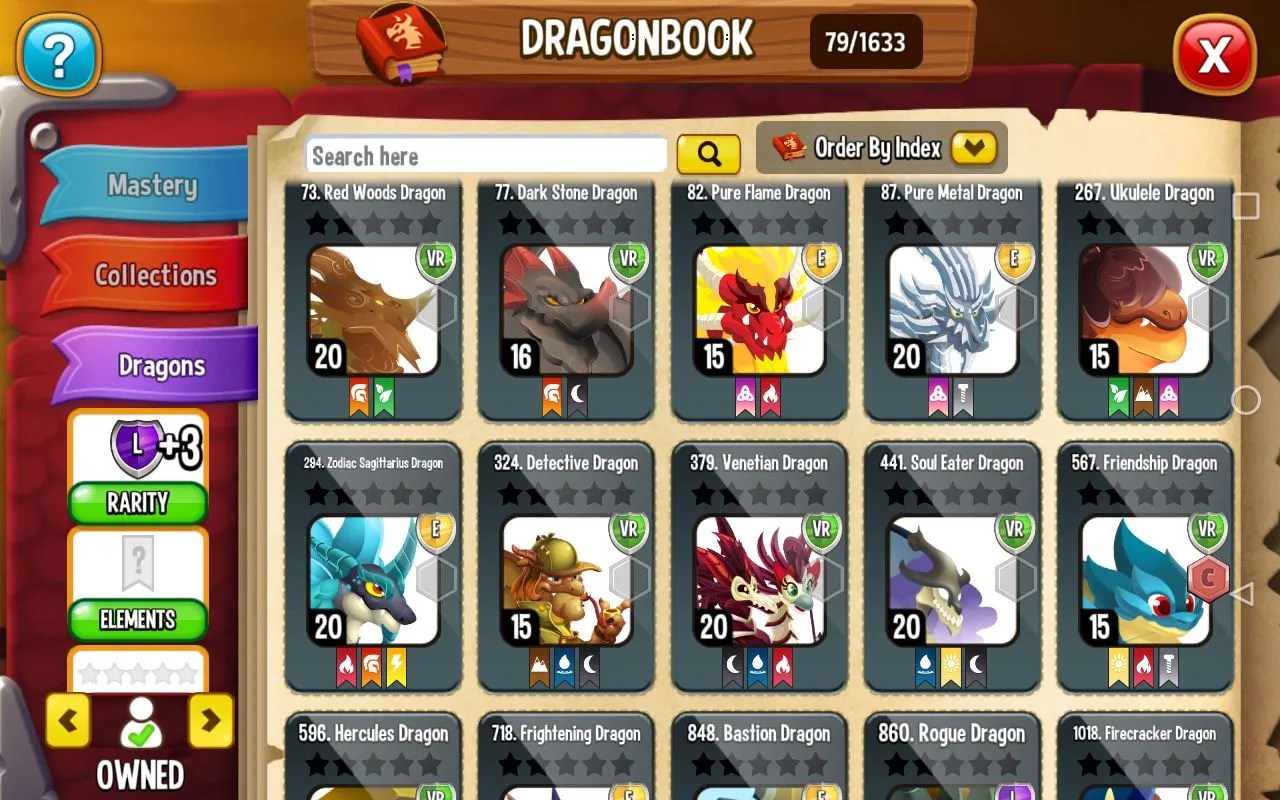Switch to the Mastery tab
The image size is (1280, 800).
(152, 186)
